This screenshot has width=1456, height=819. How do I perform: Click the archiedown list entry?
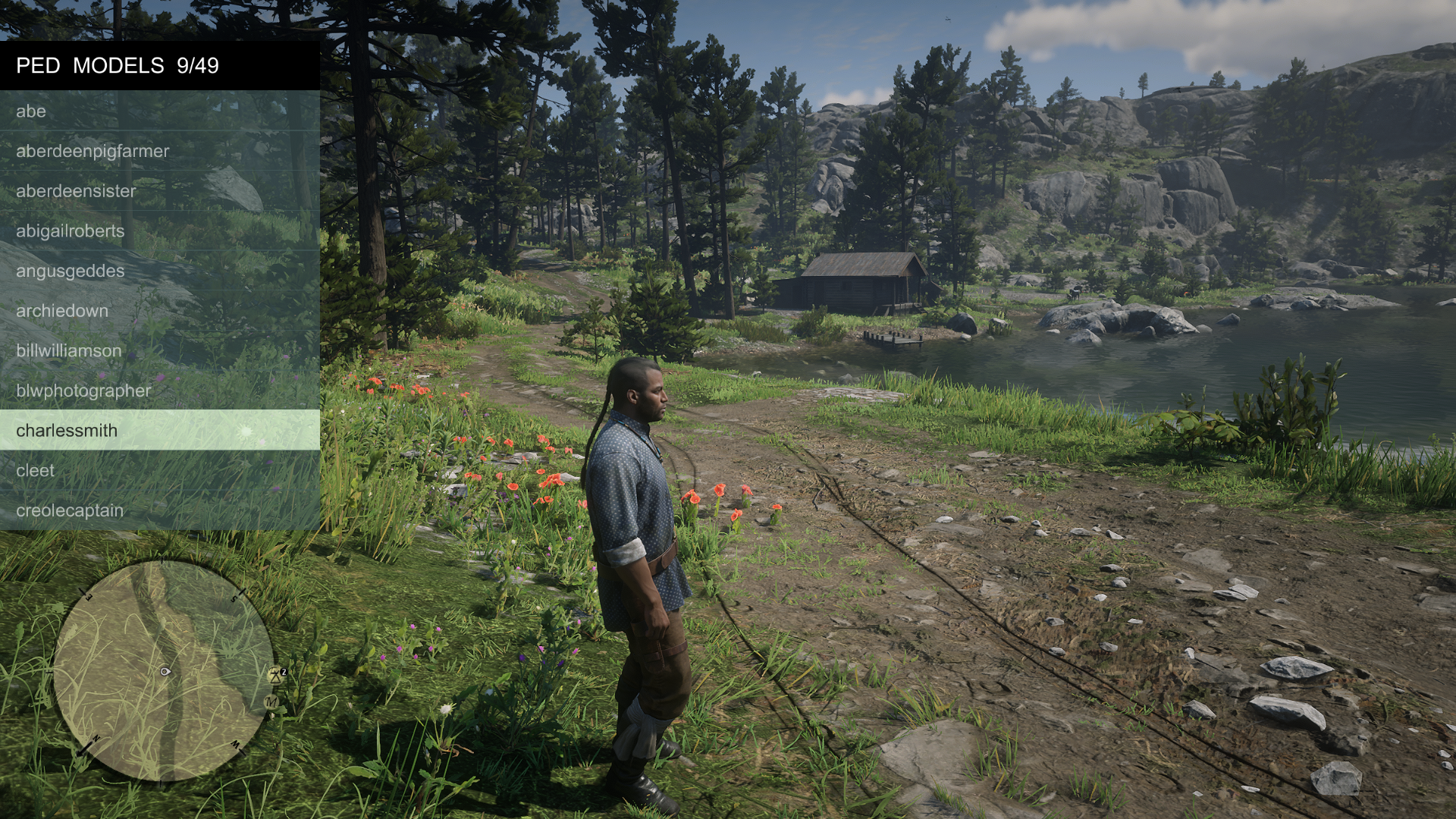pos(159,311)
